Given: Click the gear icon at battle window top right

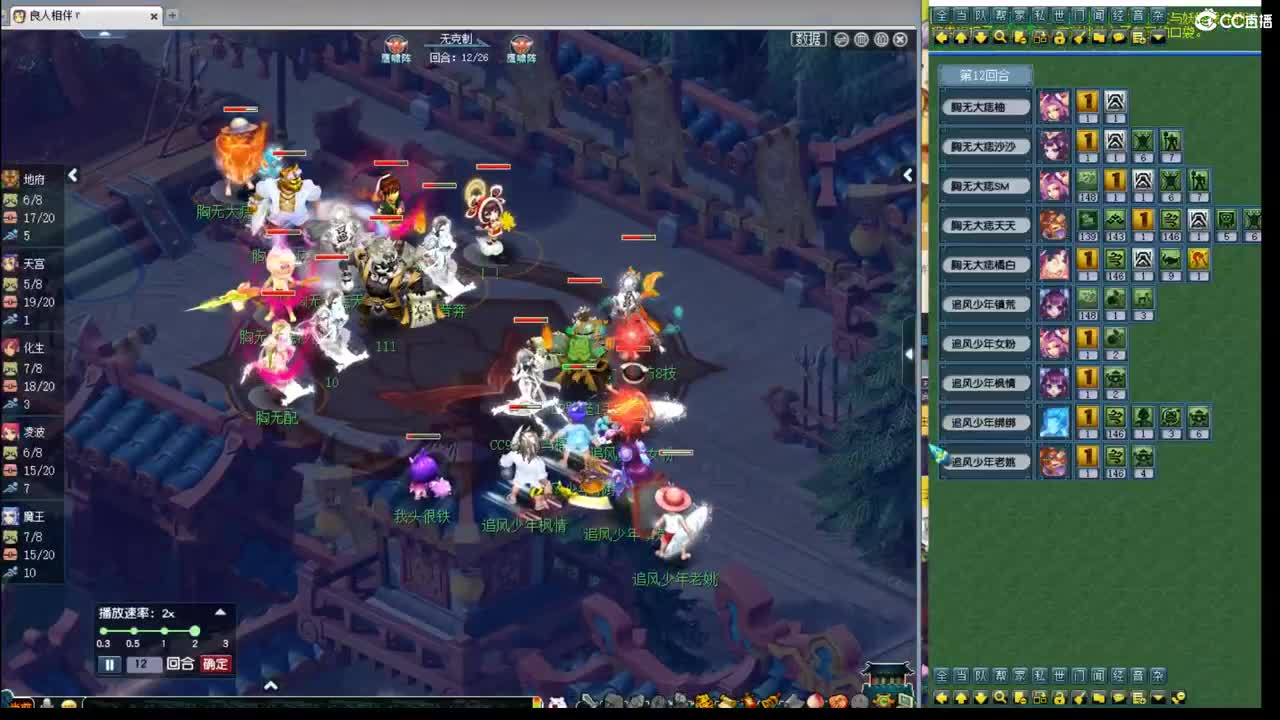Looking at the screenshot, I should 882,39.
